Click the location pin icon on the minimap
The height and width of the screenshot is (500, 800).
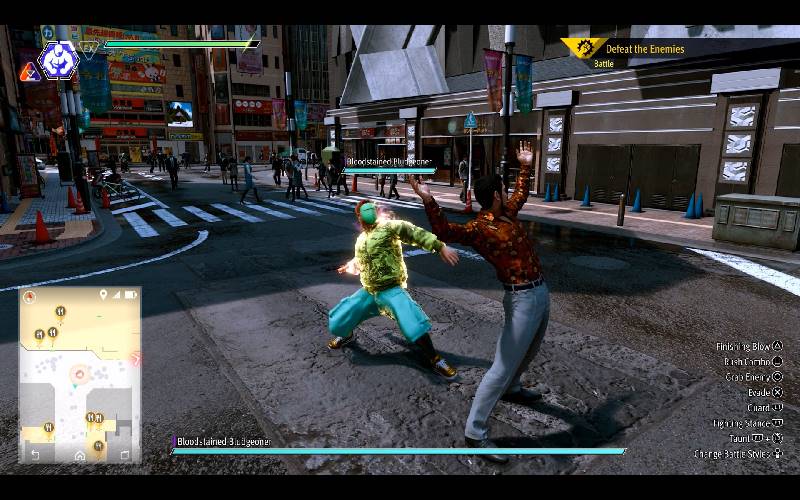tap(103, 295)
